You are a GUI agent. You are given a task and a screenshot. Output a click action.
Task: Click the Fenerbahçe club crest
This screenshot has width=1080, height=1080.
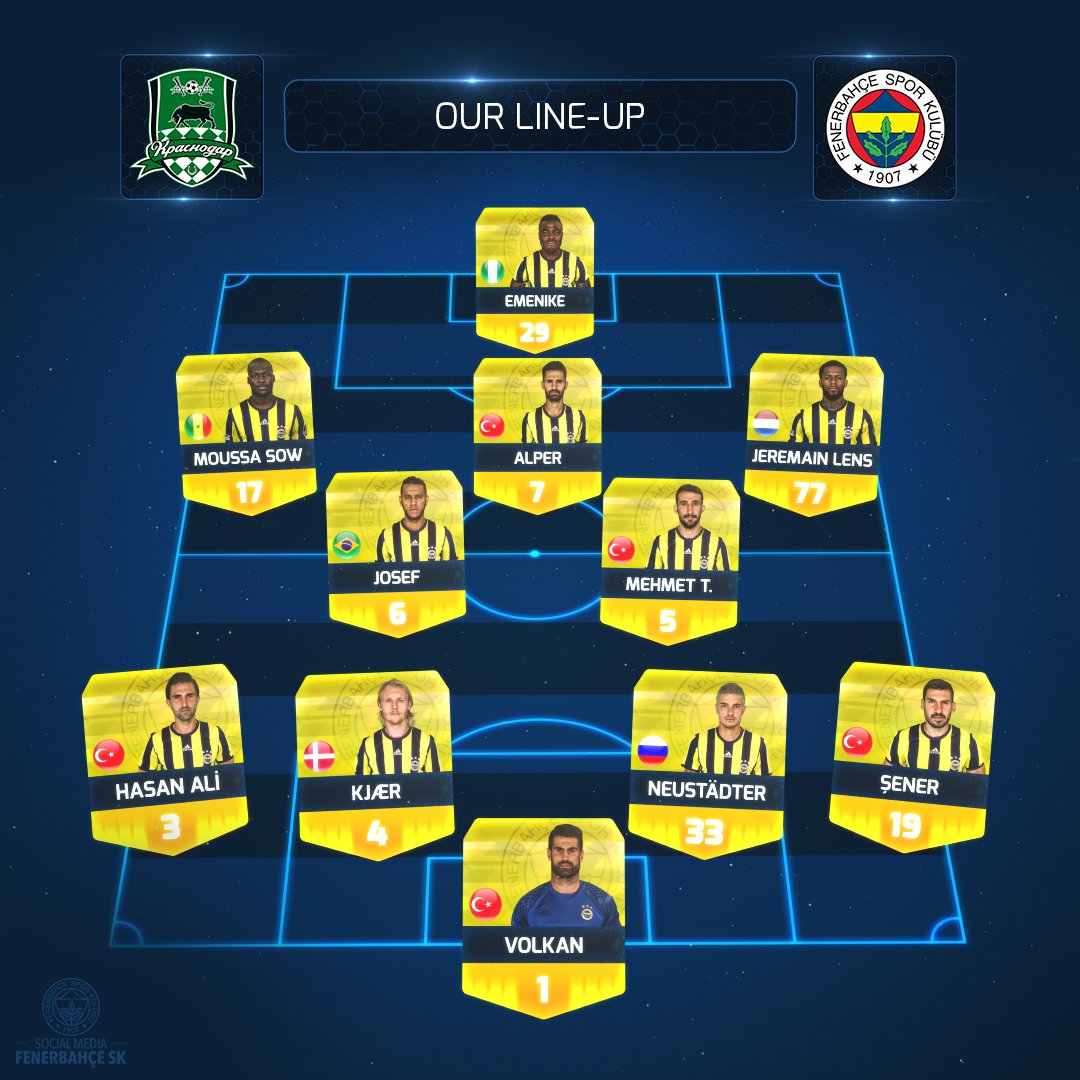click(x=884, y=127)
